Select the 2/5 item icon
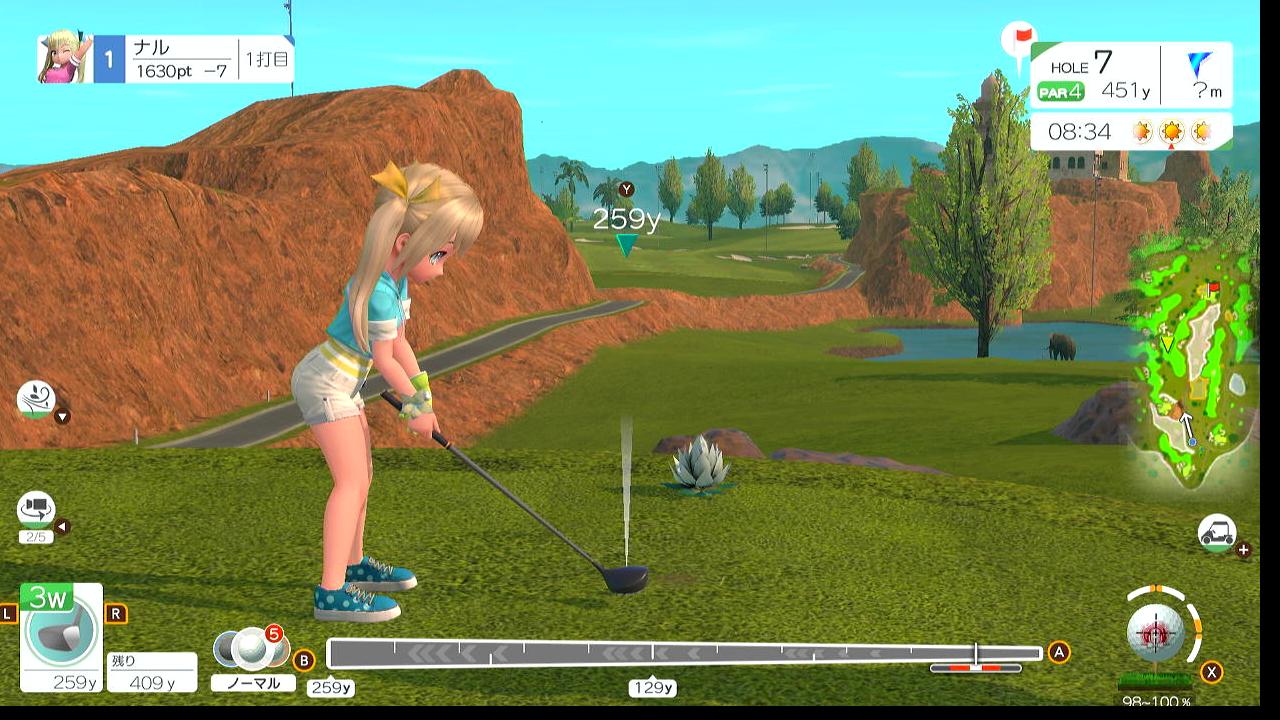 35,511
